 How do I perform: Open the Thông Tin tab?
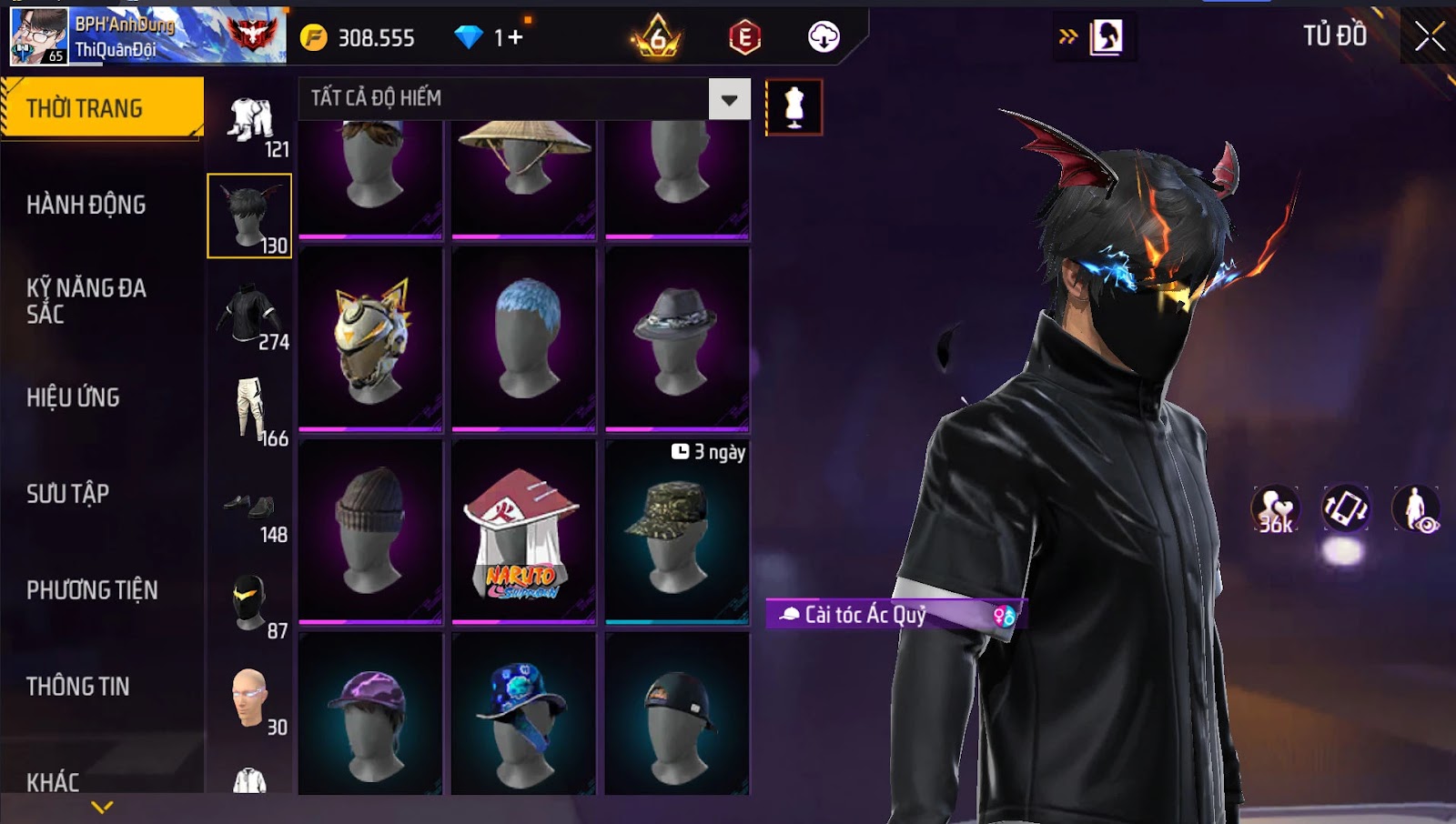point(78,687)
